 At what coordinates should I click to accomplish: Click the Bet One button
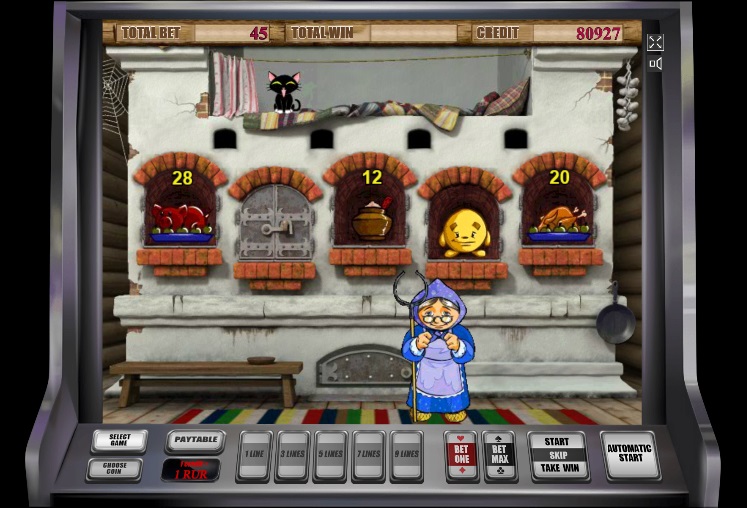(461, 456)
